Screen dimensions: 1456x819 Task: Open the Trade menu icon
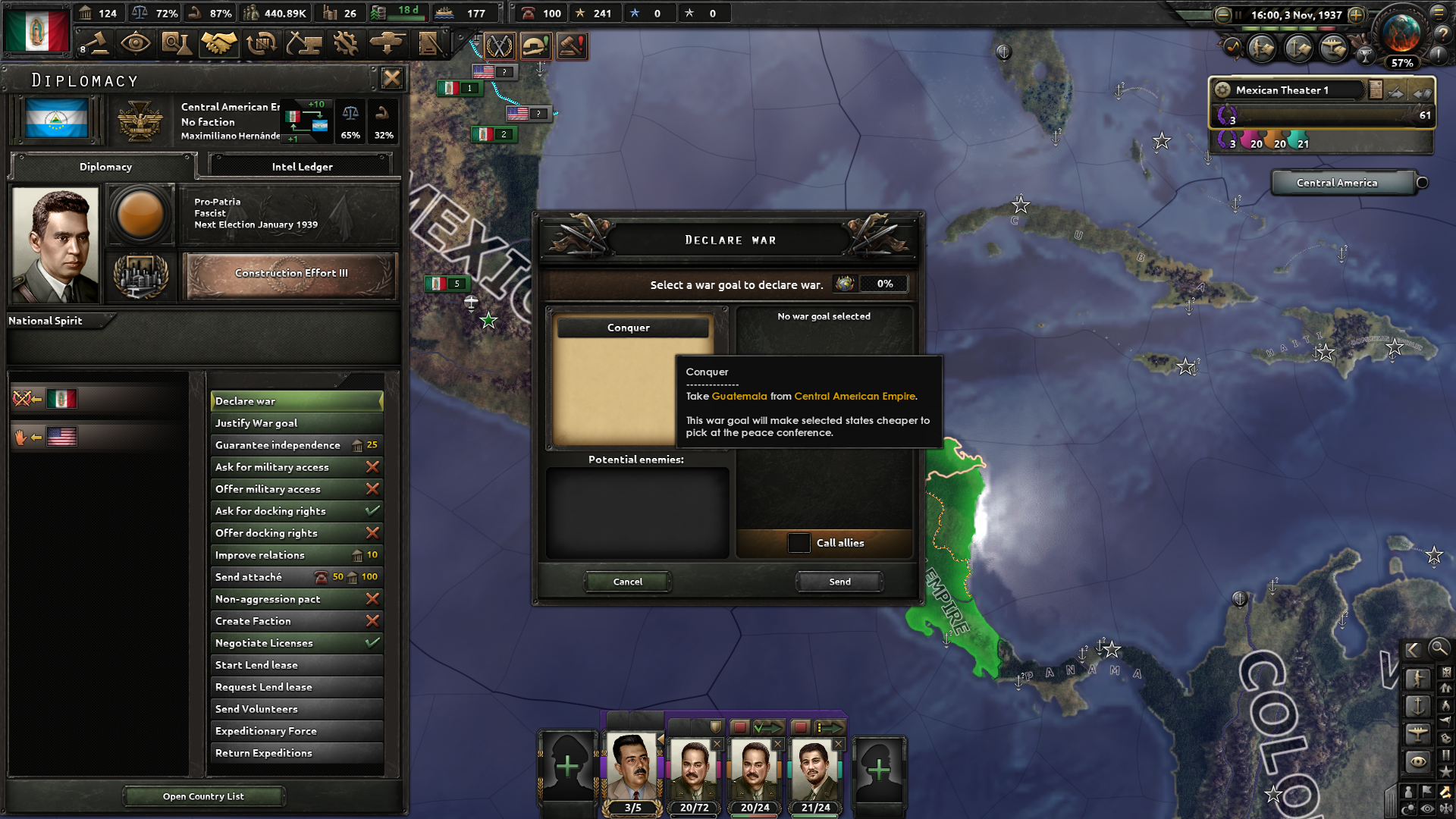point(262,44)
